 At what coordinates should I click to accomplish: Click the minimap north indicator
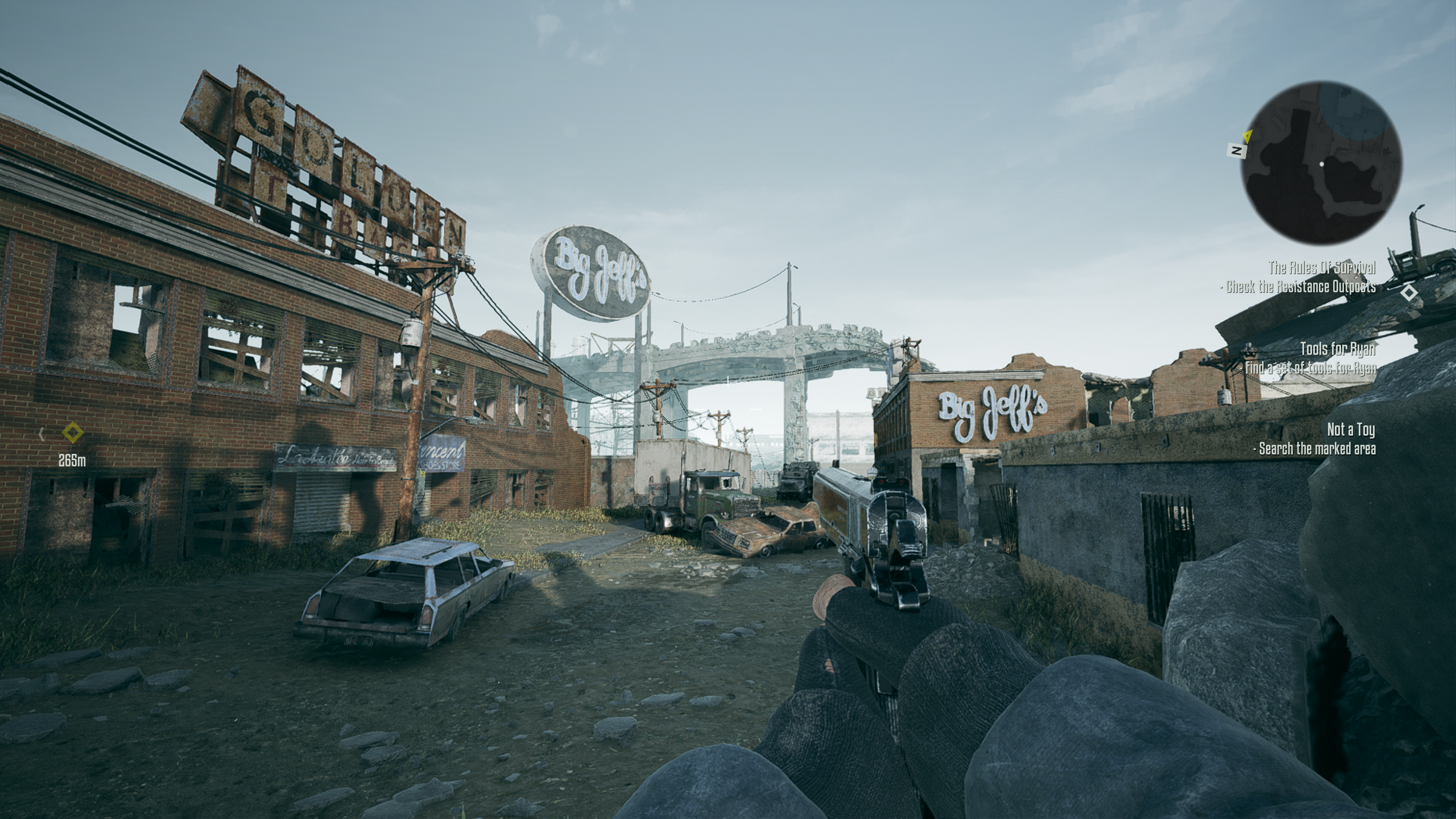tap(1235, 151)
